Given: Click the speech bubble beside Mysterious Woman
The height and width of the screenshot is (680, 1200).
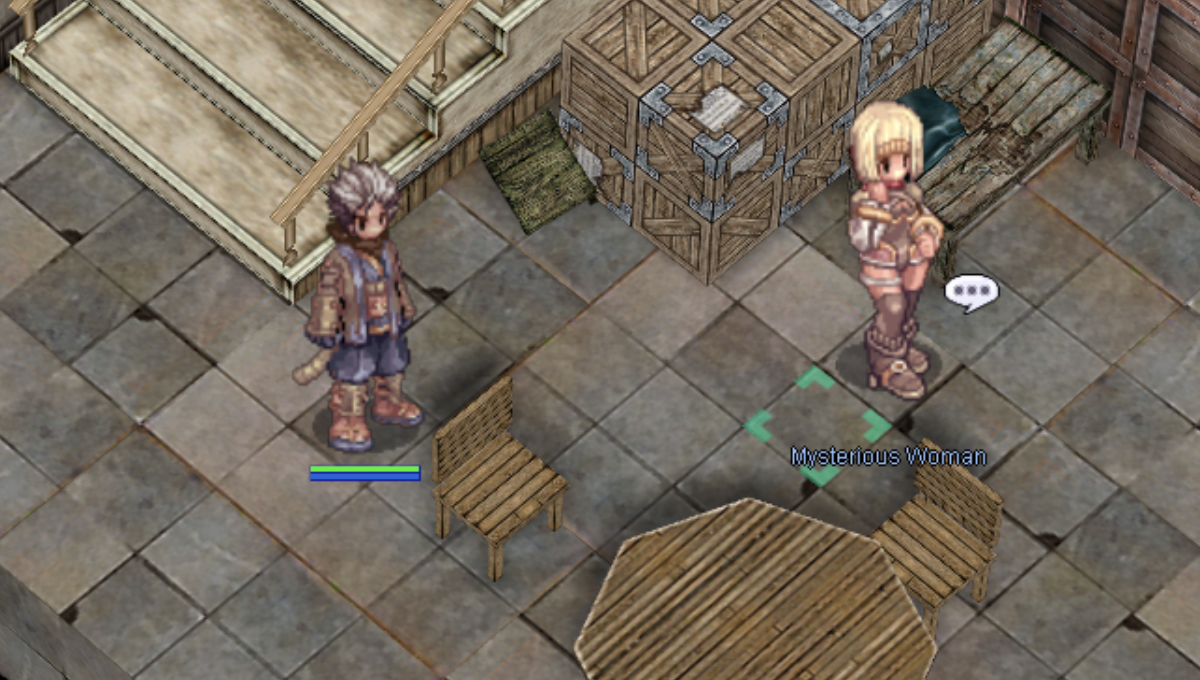Looking at the screenshot, I should (x=971, y=292).
